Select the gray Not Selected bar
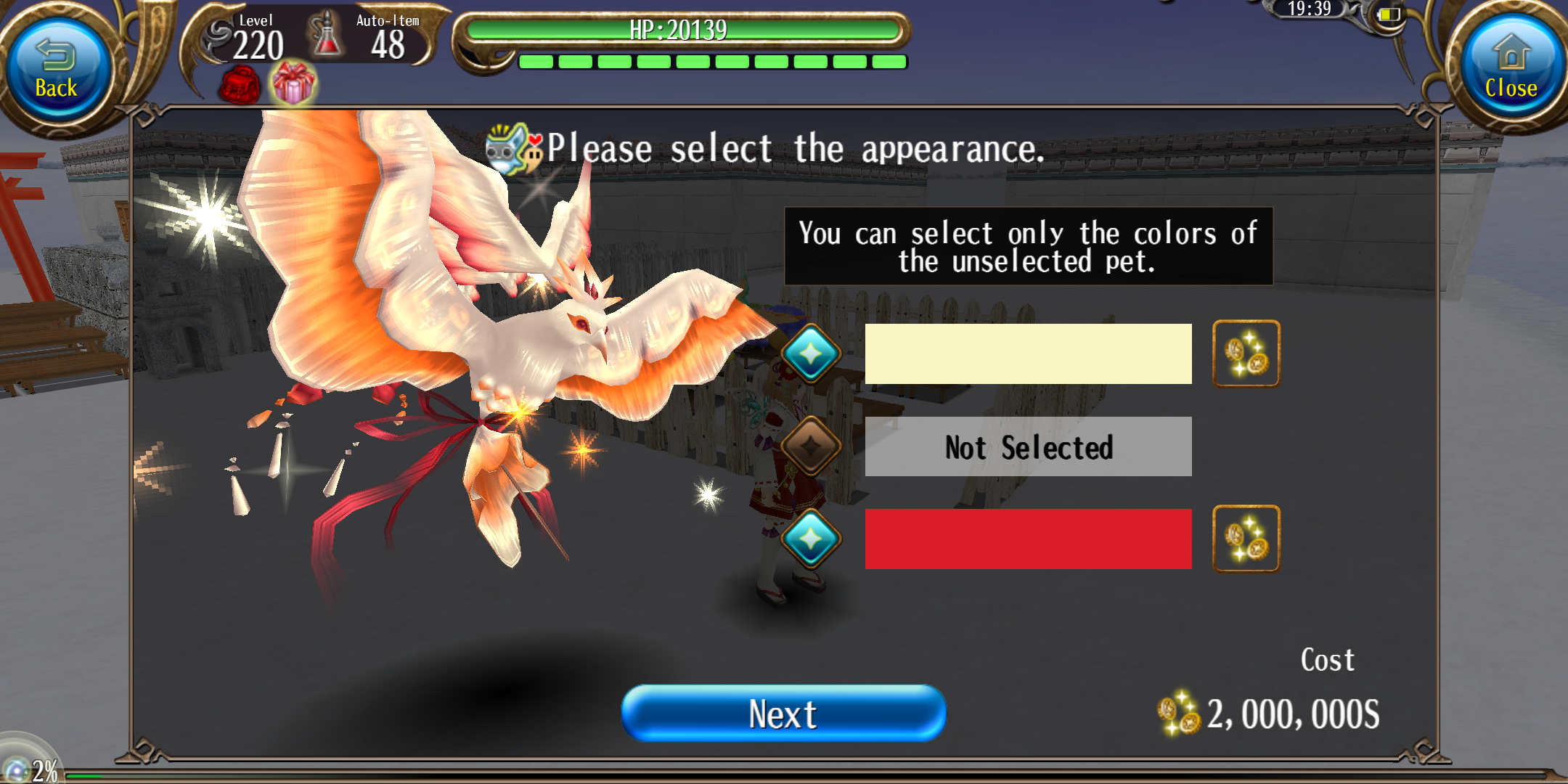 (x=1028, y=446)
